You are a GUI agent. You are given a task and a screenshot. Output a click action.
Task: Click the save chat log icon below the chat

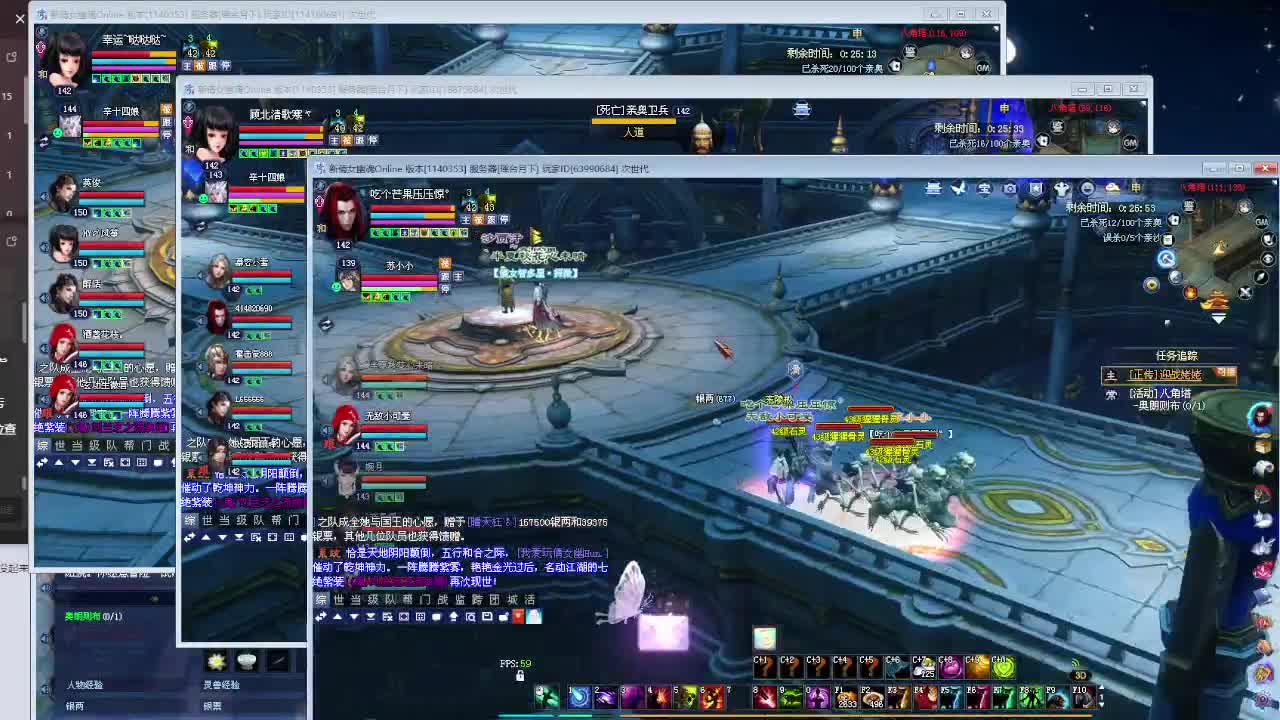[487, 616]
